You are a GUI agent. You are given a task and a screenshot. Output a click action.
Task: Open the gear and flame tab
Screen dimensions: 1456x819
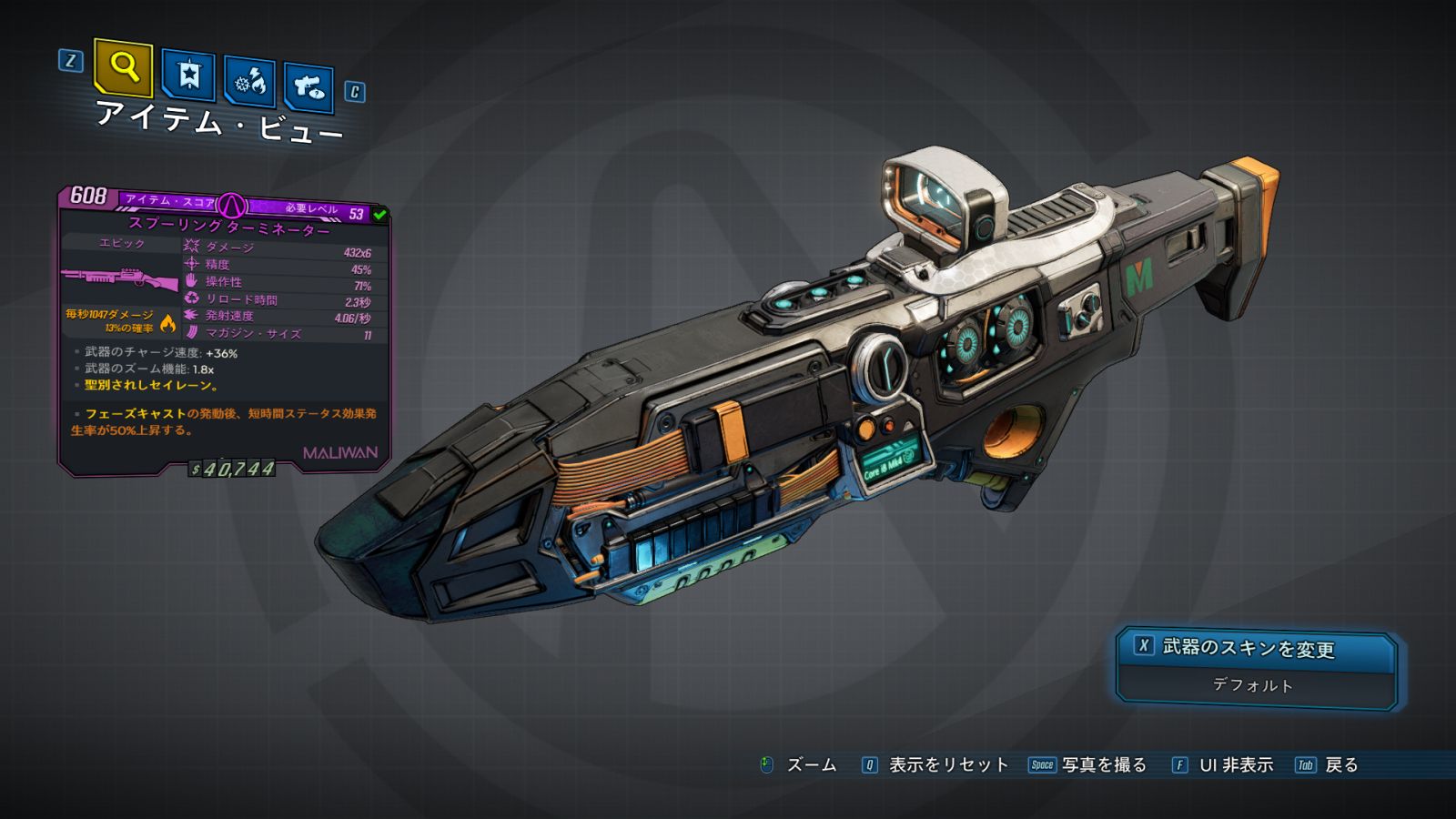[249, 82]
